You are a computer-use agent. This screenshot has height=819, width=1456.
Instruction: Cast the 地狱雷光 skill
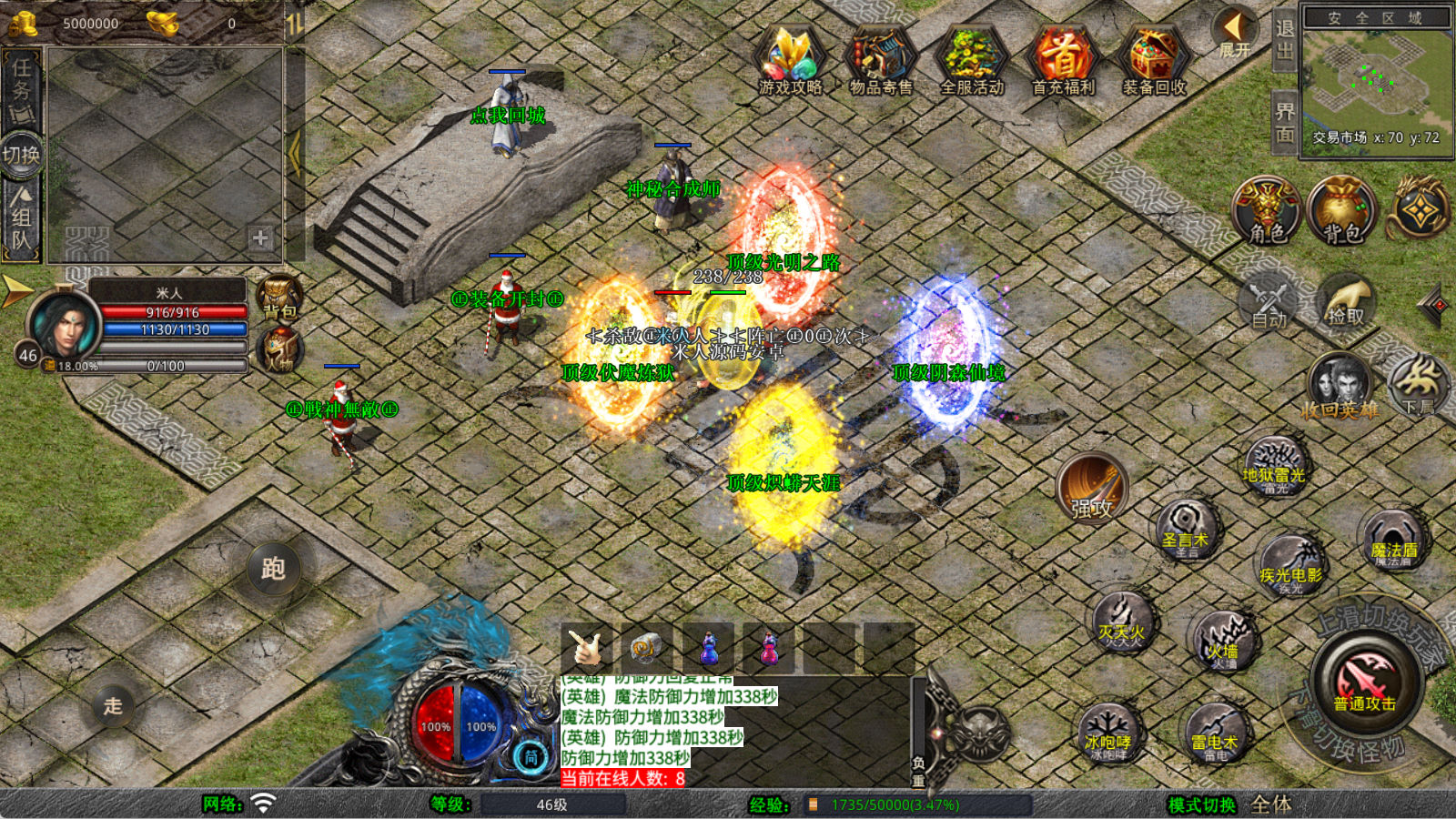1274,467
